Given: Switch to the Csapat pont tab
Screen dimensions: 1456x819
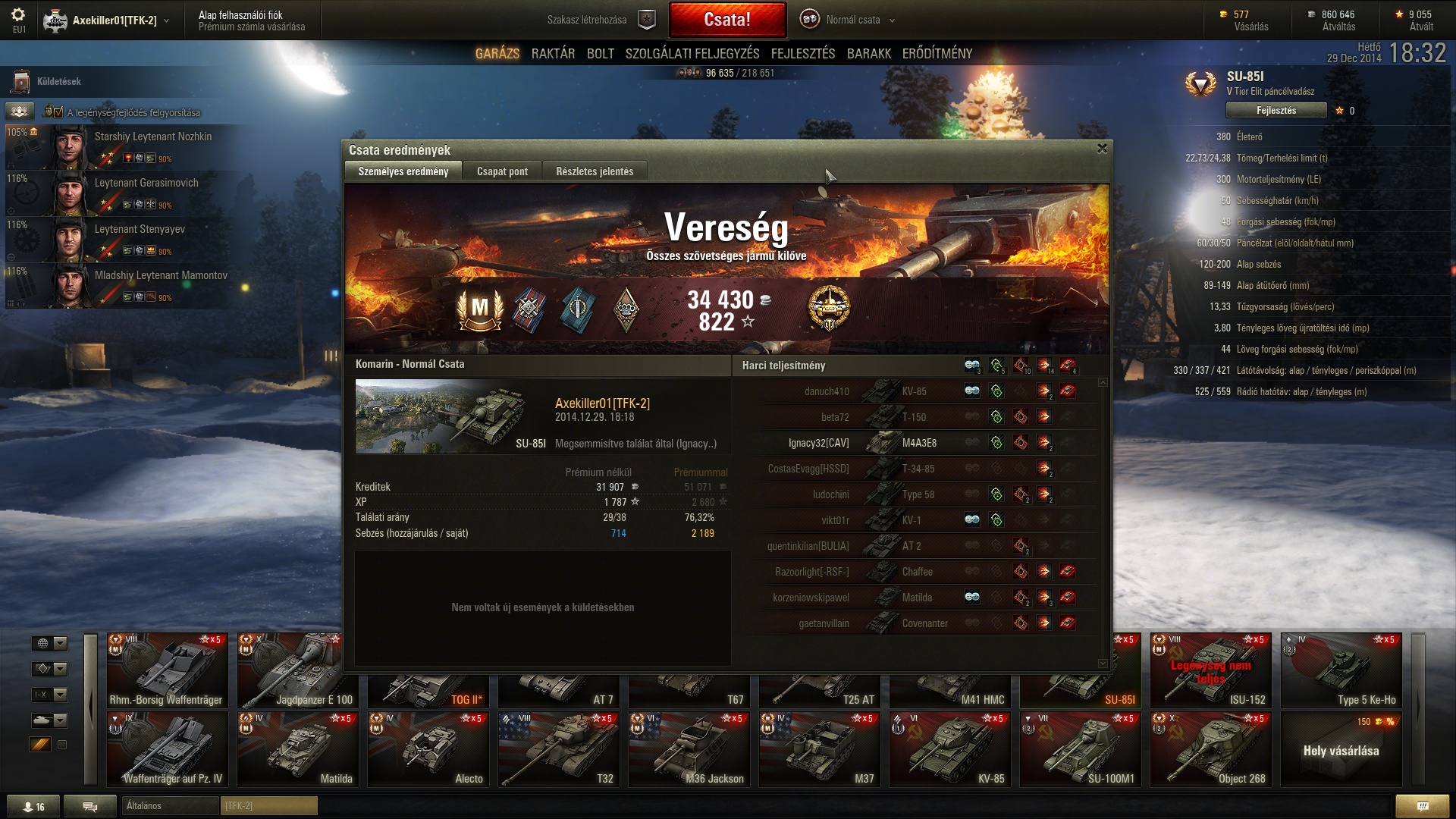Looking at the screenshot, I should (x=502, y=171).
